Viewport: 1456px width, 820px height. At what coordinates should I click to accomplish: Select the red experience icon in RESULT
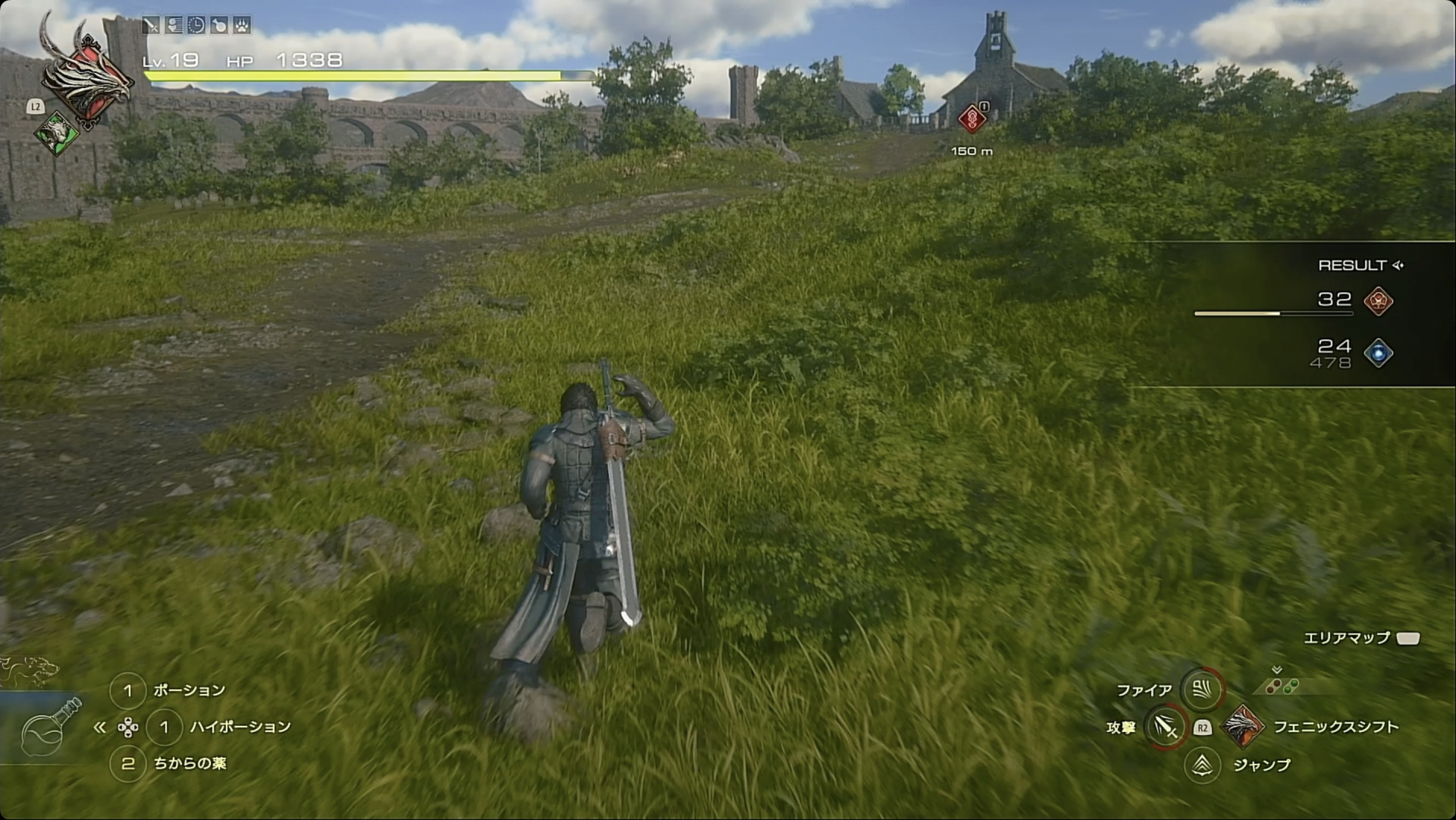[1378, 301]
